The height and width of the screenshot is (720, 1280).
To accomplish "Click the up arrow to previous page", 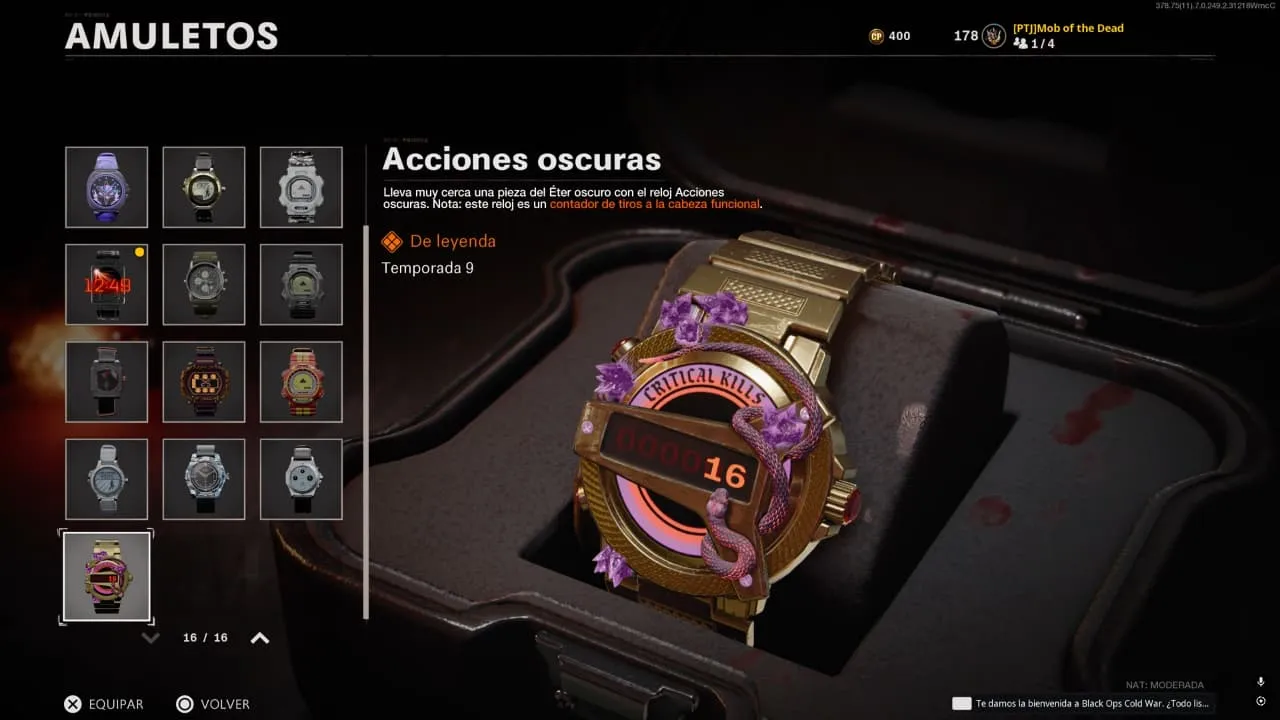I will click(x=259, y=638).
